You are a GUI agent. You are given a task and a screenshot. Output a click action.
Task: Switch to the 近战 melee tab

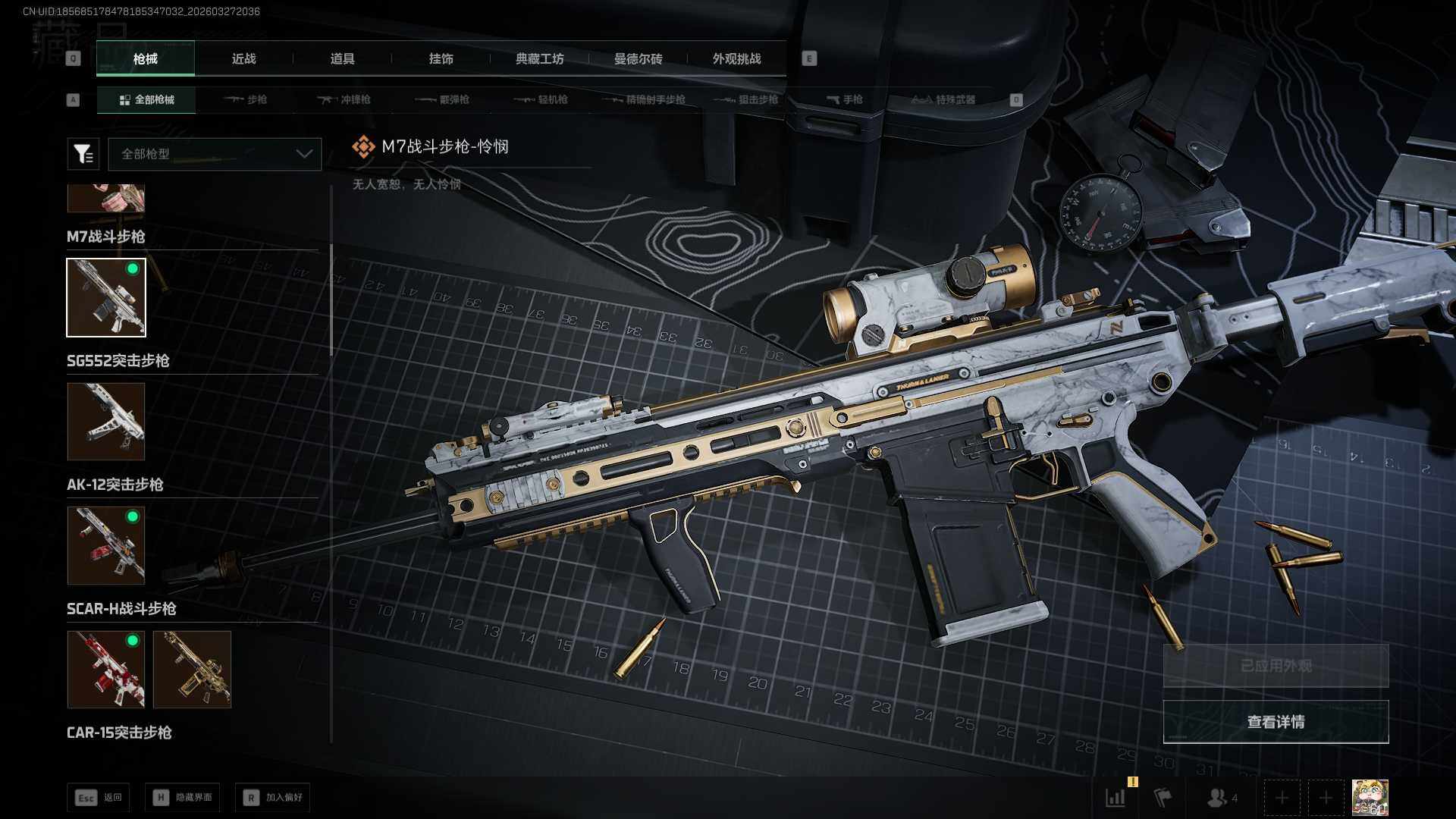pos(243,59)
